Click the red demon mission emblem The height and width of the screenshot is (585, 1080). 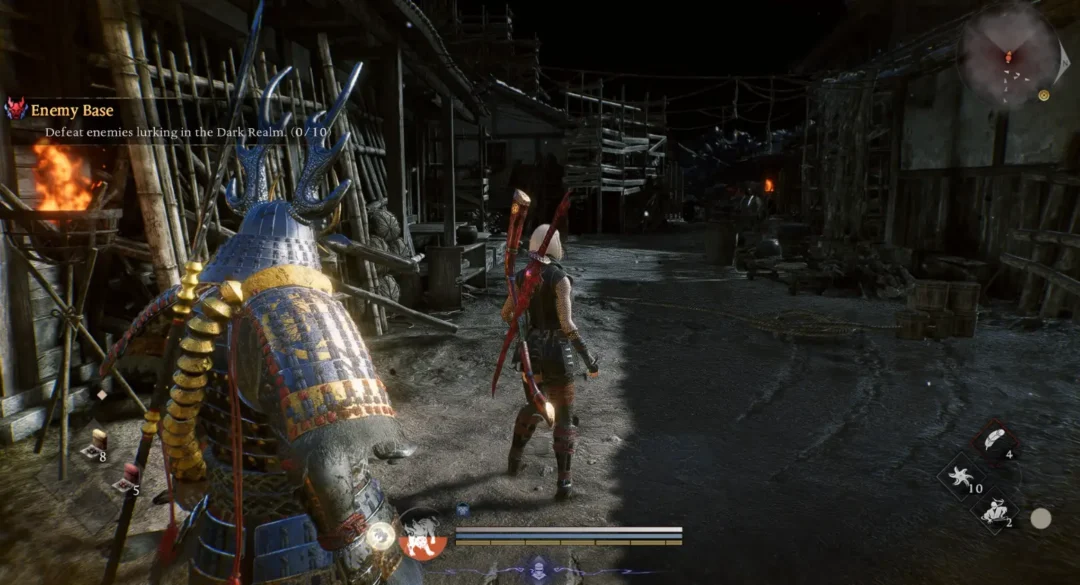15,109
